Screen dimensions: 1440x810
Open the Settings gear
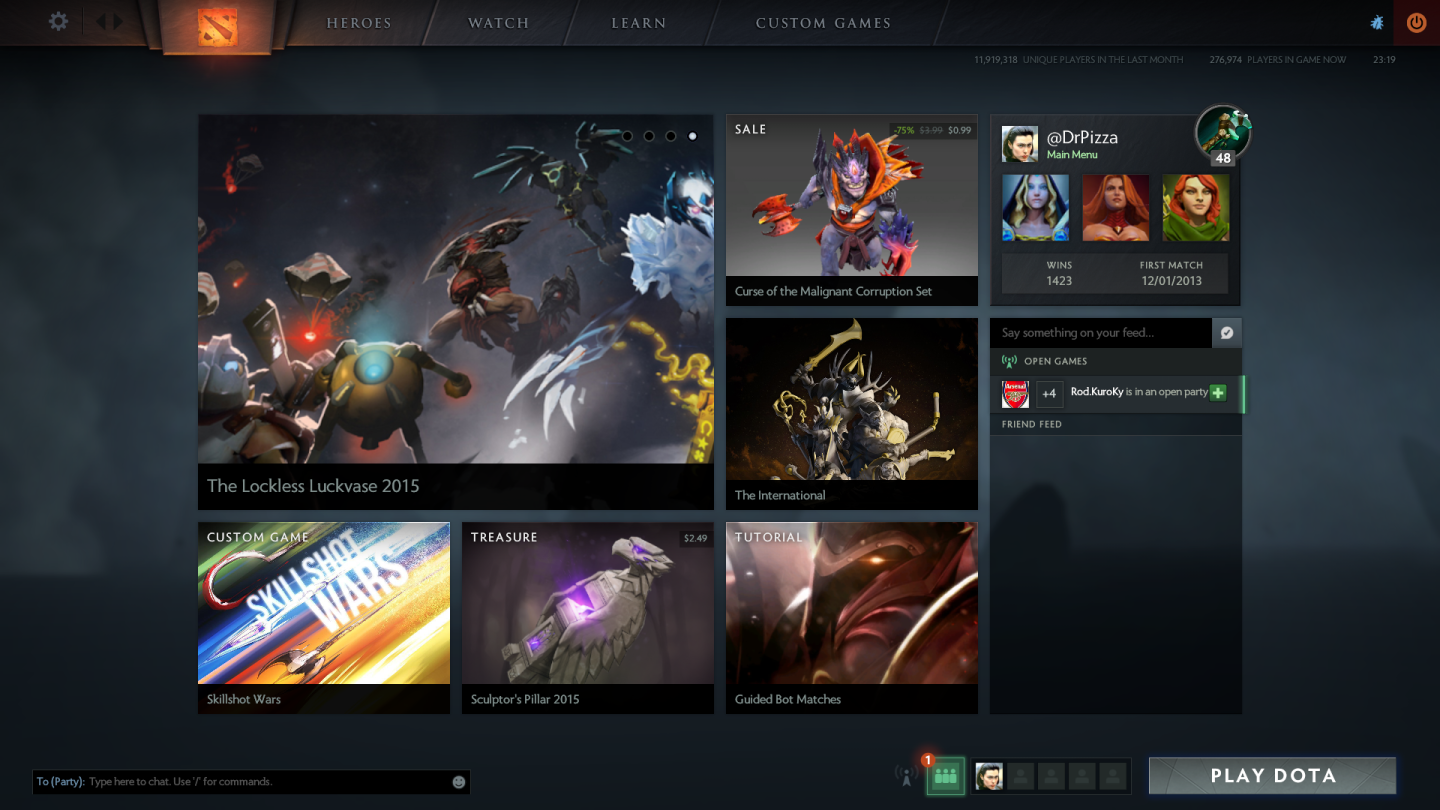pyautogui.click(x=57, y=21)
